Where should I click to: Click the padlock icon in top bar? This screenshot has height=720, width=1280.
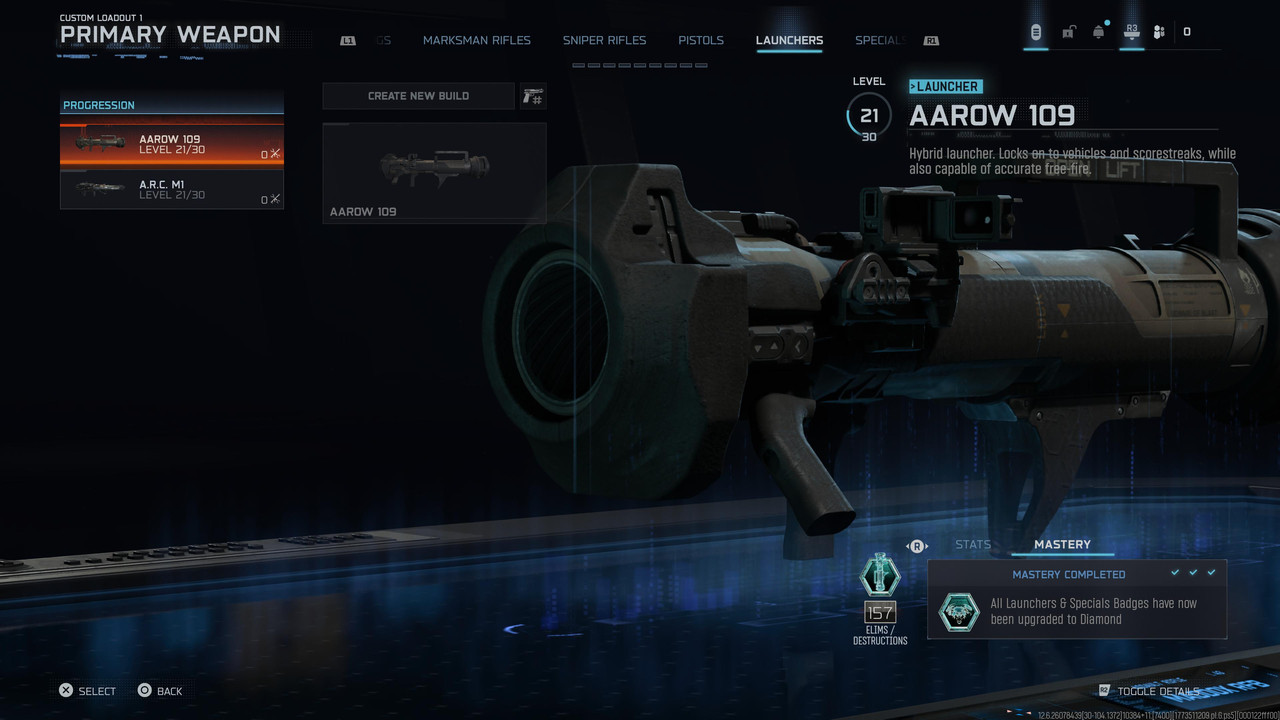tap(1068, 32)
